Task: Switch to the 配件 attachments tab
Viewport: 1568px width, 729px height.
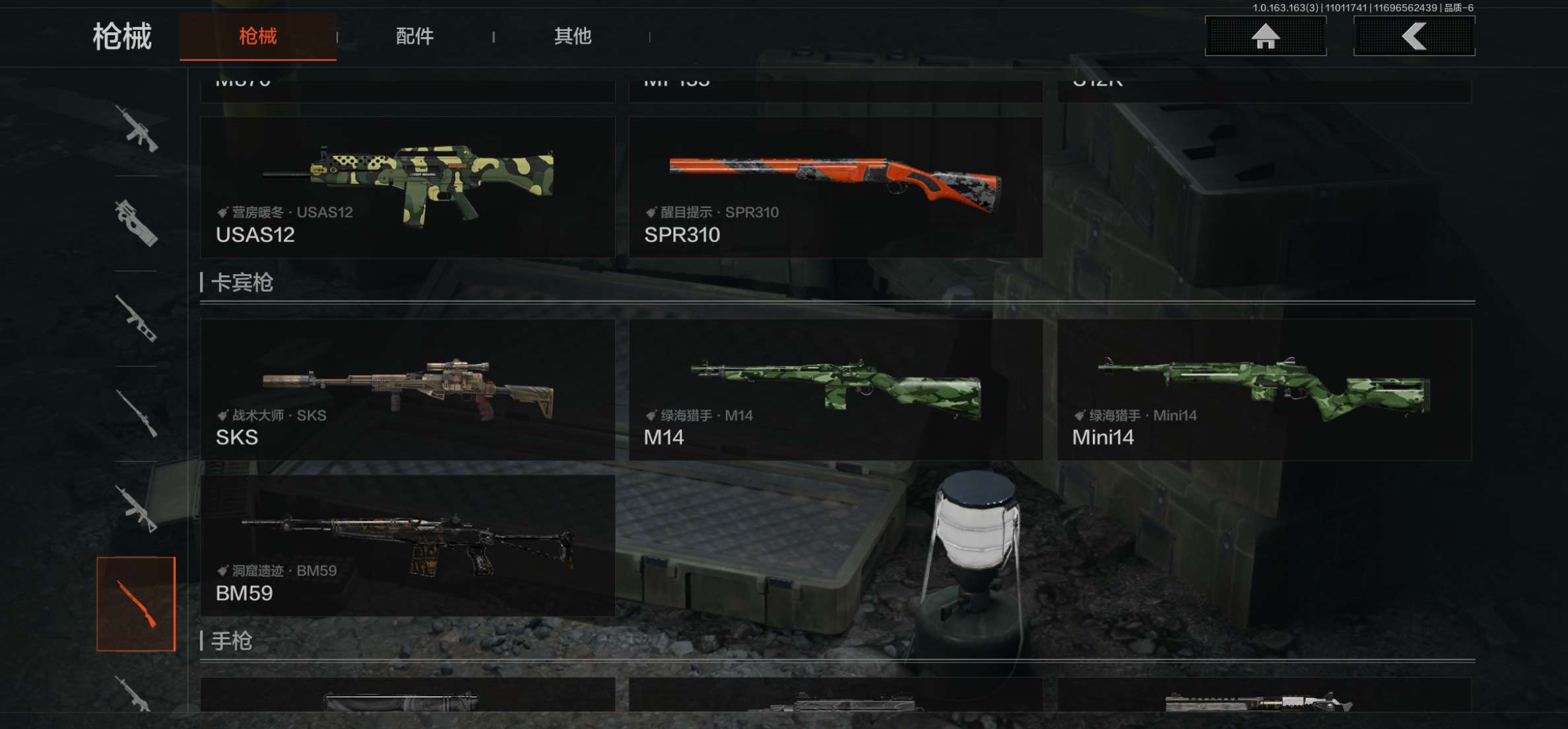Action: click(414, 36)
